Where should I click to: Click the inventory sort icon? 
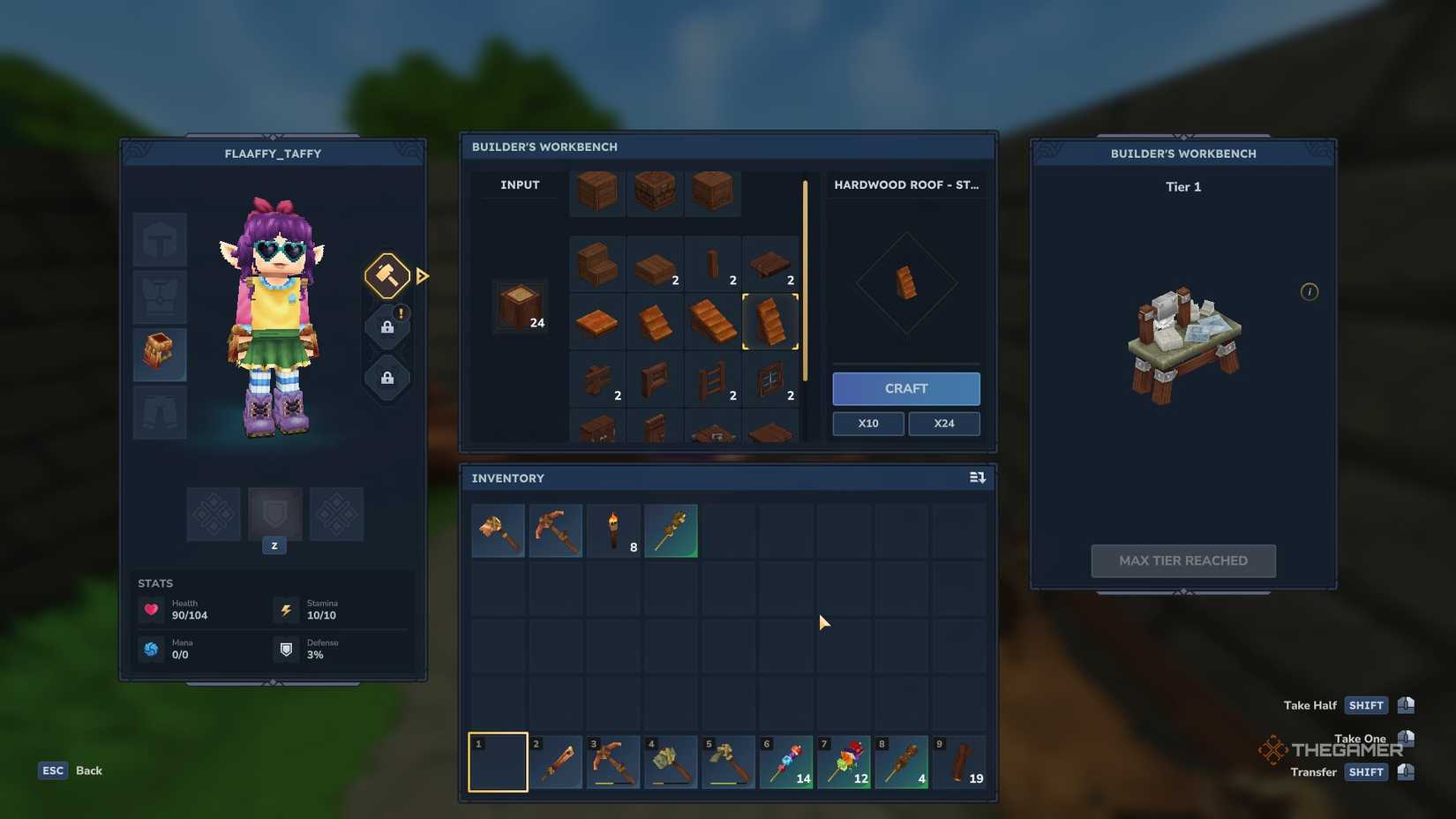click(978, 477)
